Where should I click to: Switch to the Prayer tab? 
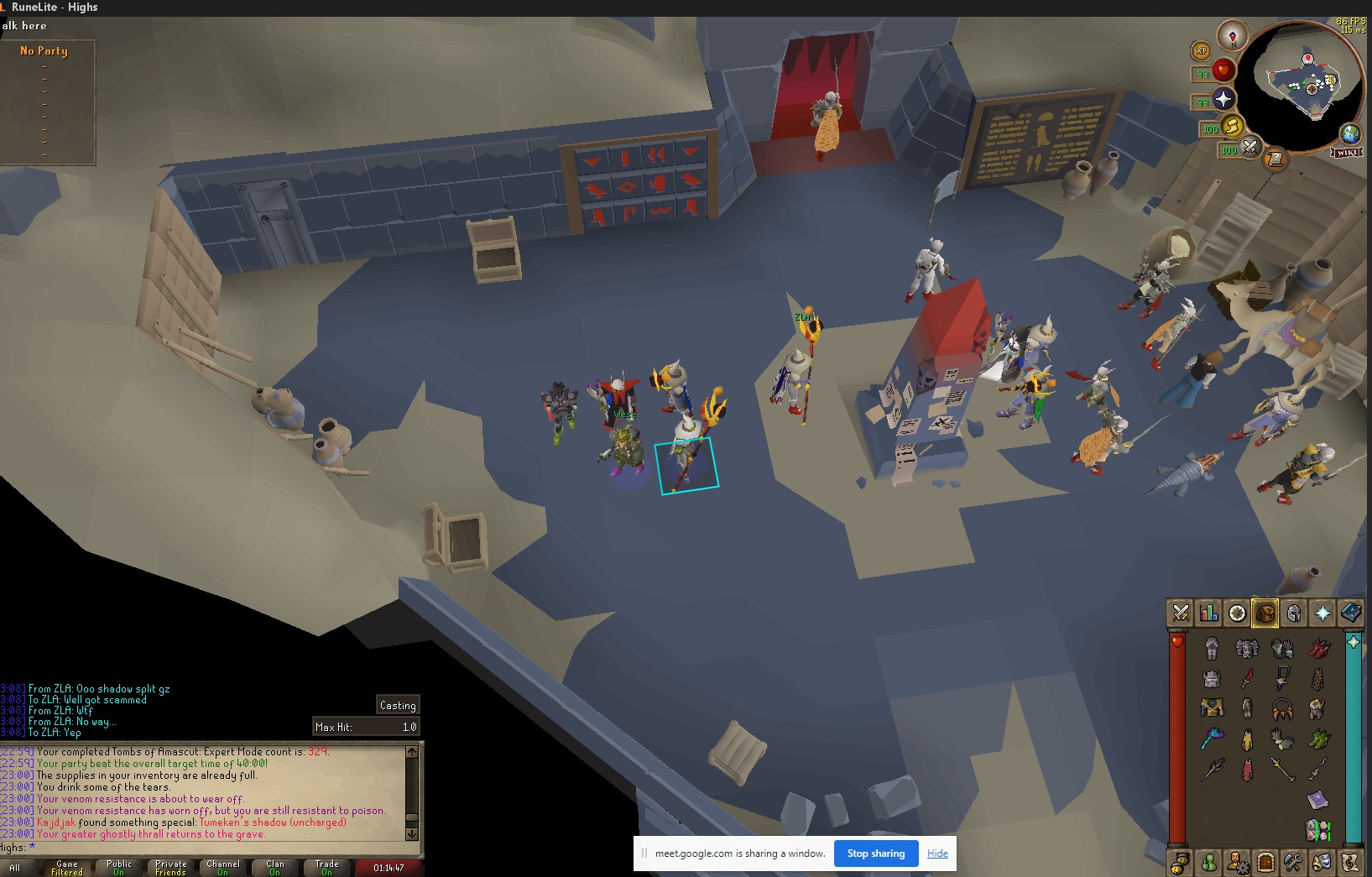coord(1322,613)
